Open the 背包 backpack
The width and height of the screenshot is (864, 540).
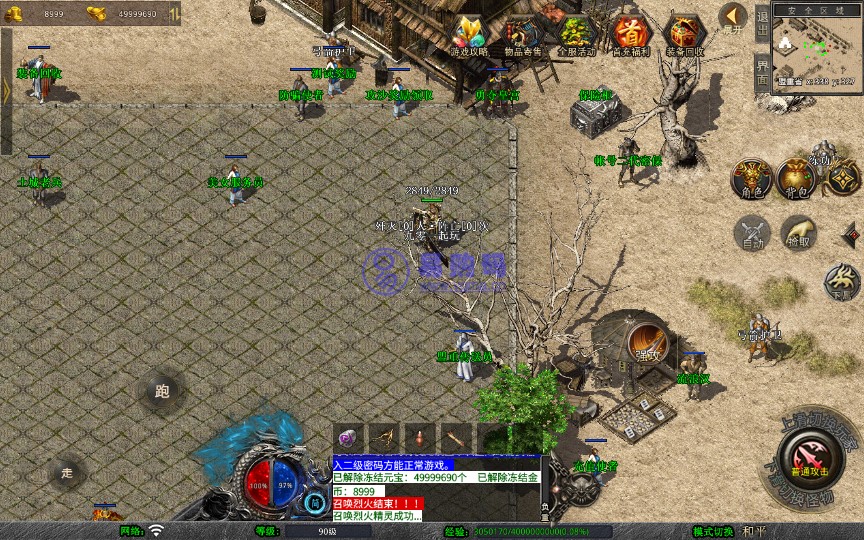click(x=796, y=177)
